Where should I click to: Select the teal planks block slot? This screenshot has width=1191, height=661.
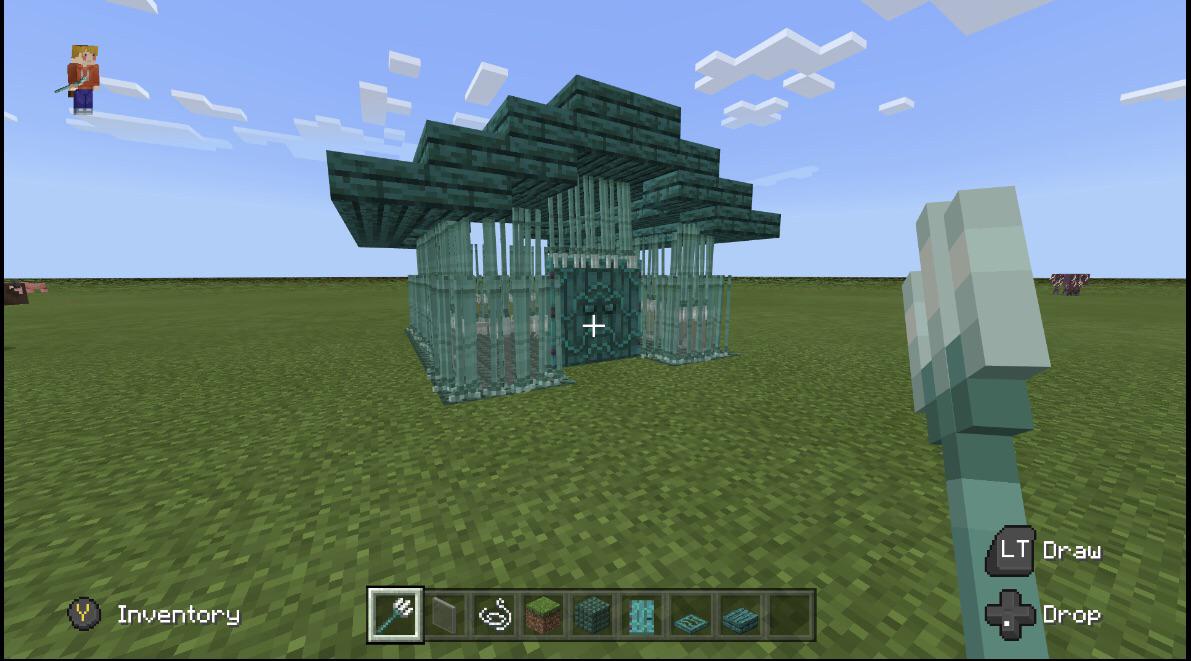pos(592,614)
